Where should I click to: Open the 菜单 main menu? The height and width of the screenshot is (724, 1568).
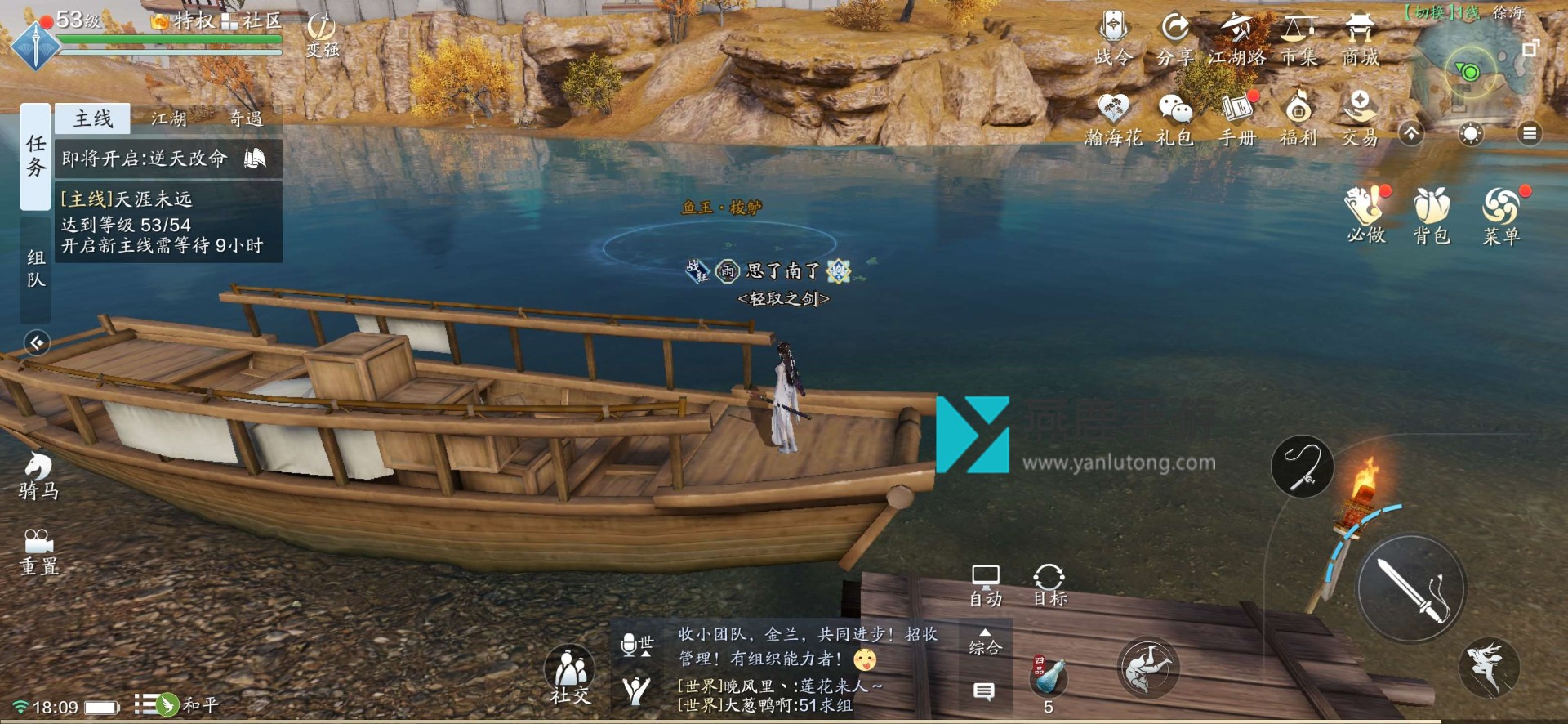1501,215
